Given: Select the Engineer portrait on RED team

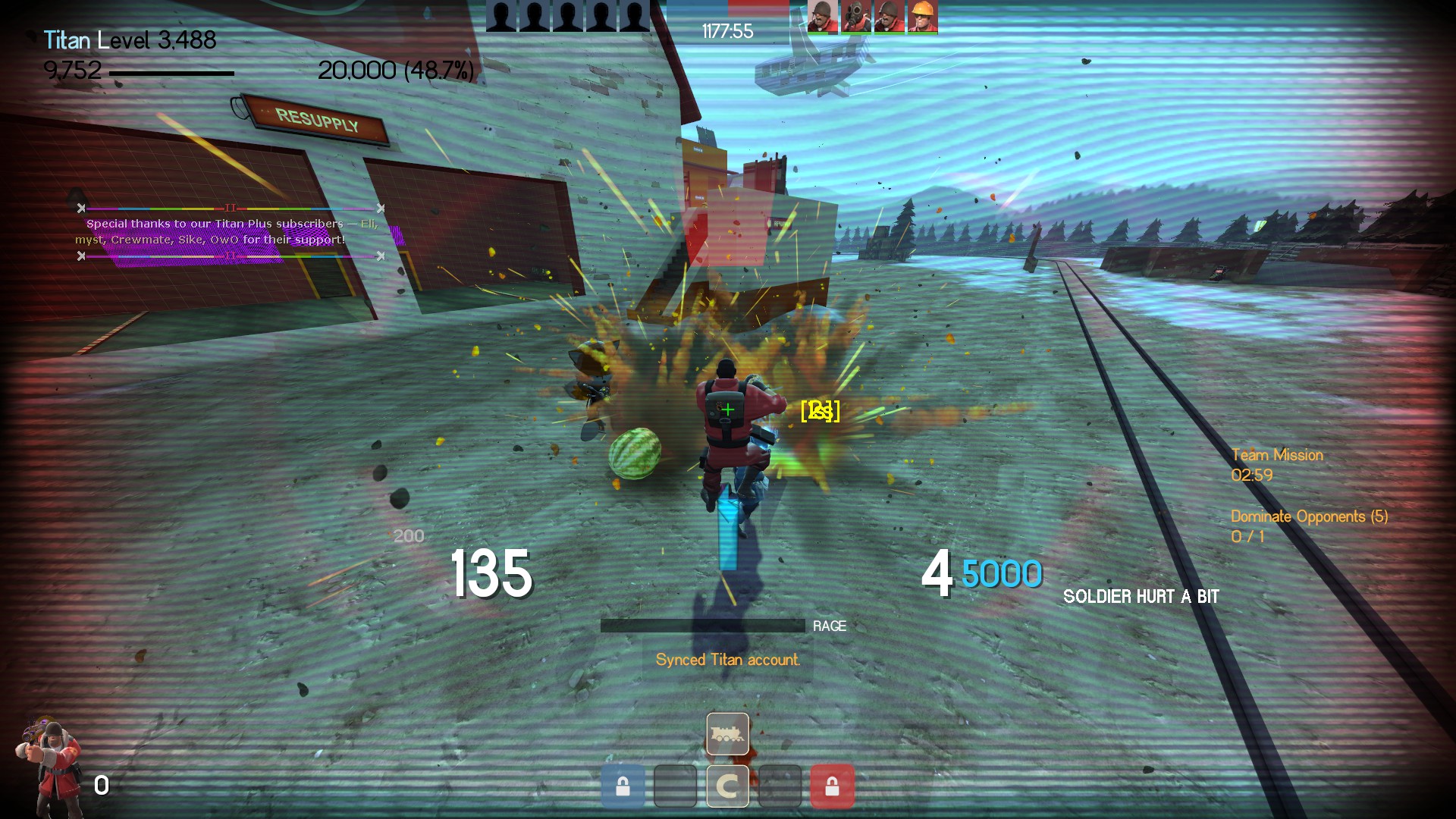Looking at the screenshot, I should (922, 17).
